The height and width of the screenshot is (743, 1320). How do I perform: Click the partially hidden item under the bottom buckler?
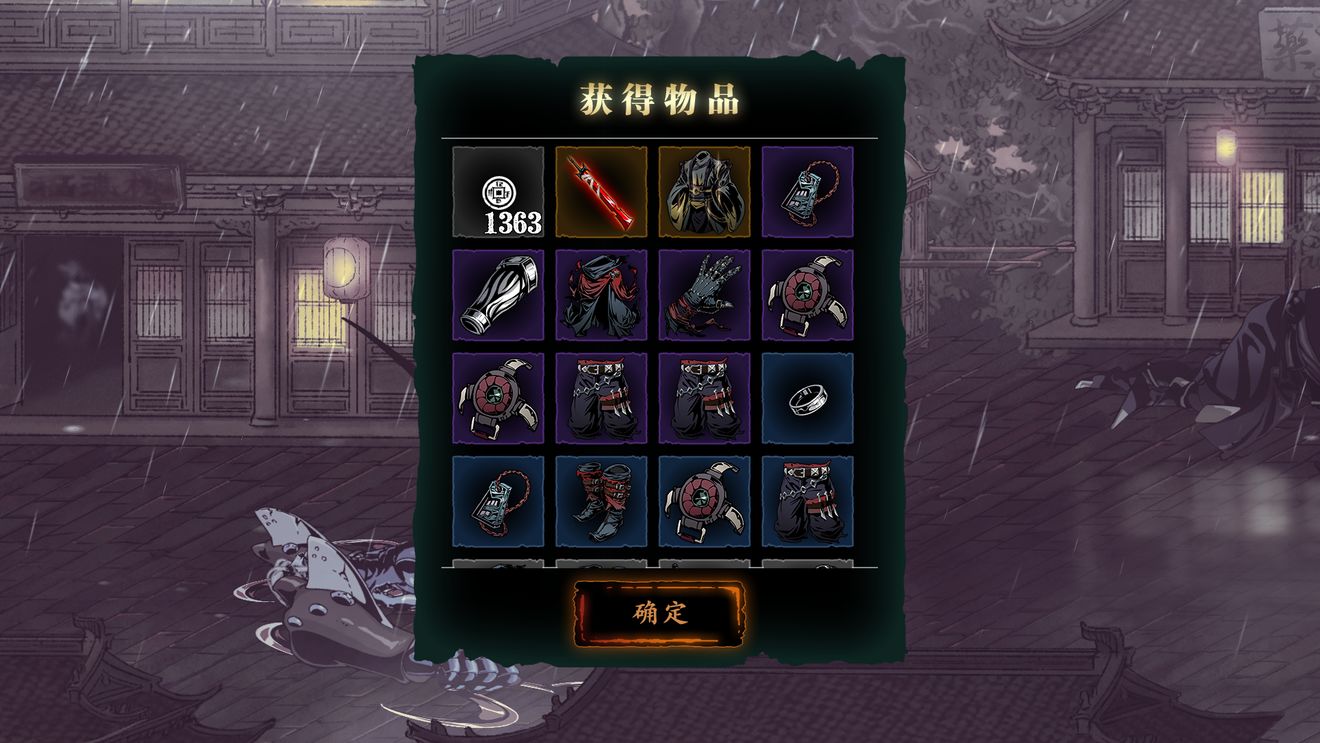coord(706,568)
